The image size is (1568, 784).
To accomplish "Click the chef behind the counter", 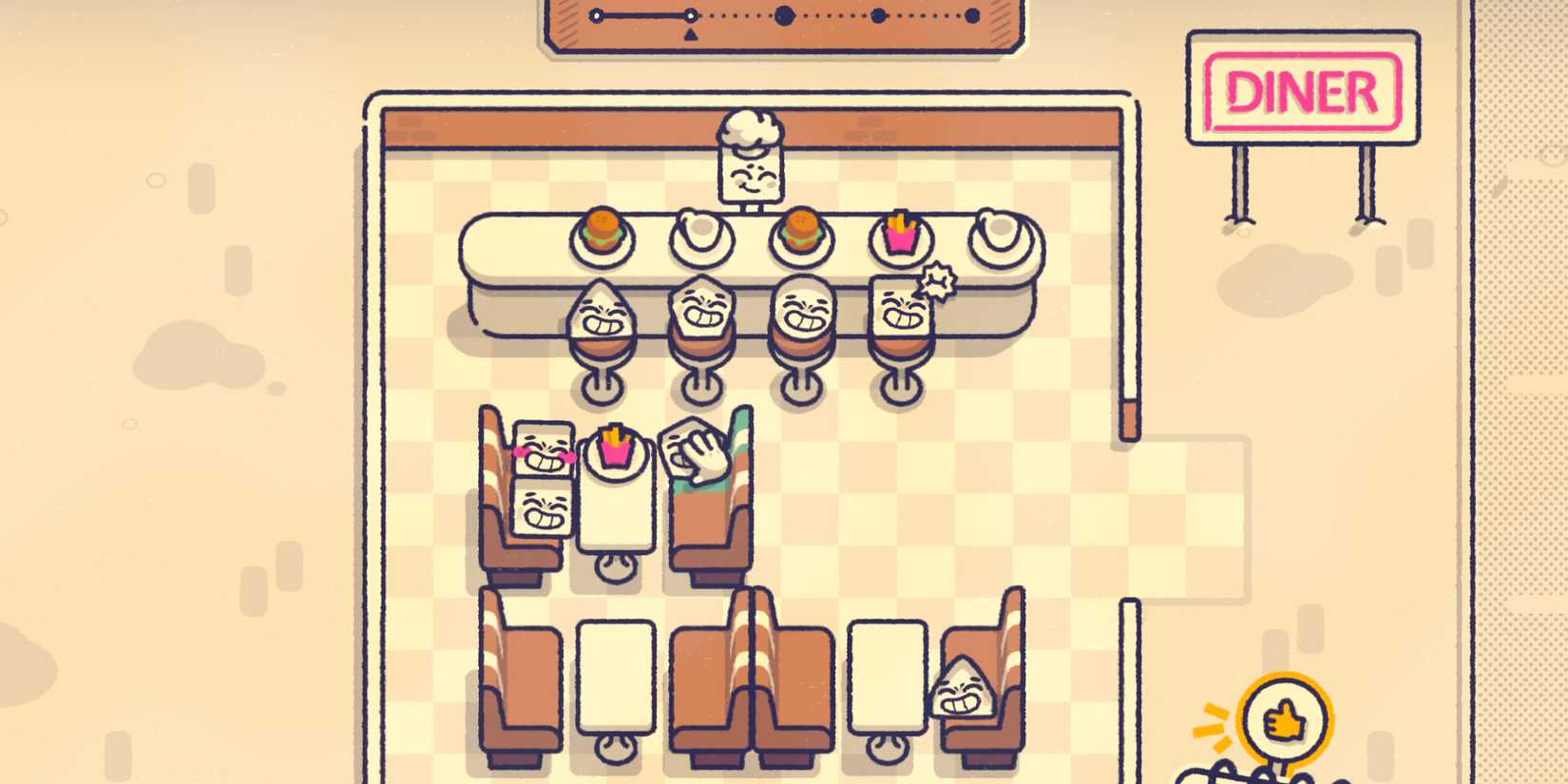I will pos(748,169).
